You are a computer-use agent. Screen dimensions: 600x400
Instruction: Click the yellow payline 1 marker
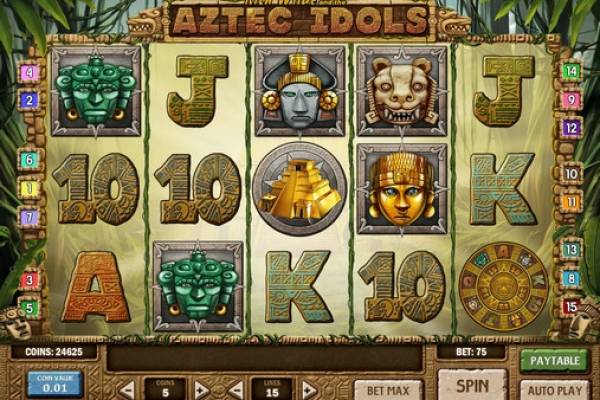coord(29,188)
